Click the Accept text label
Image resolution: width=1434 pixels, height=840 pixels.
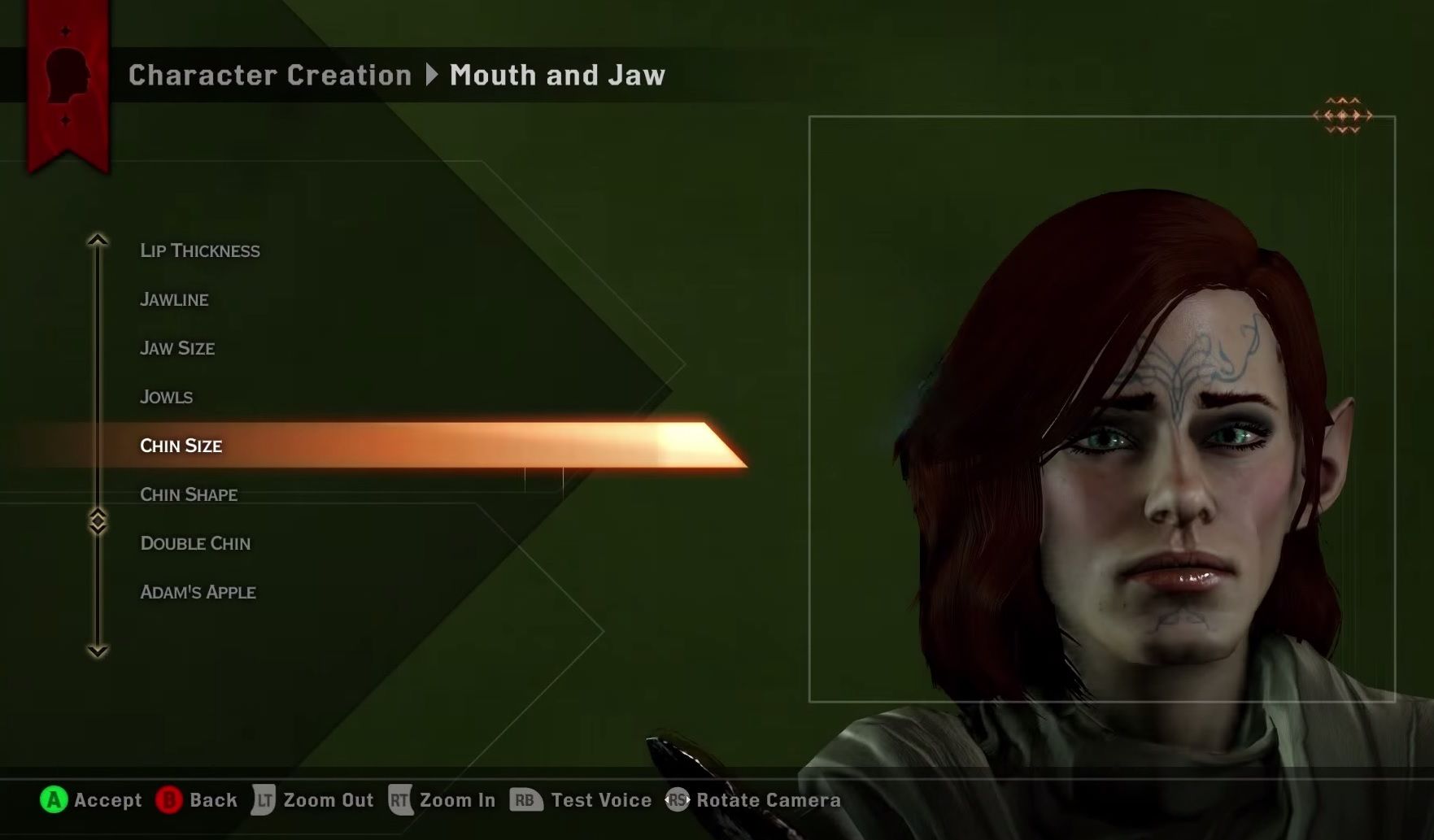(106, 800)
